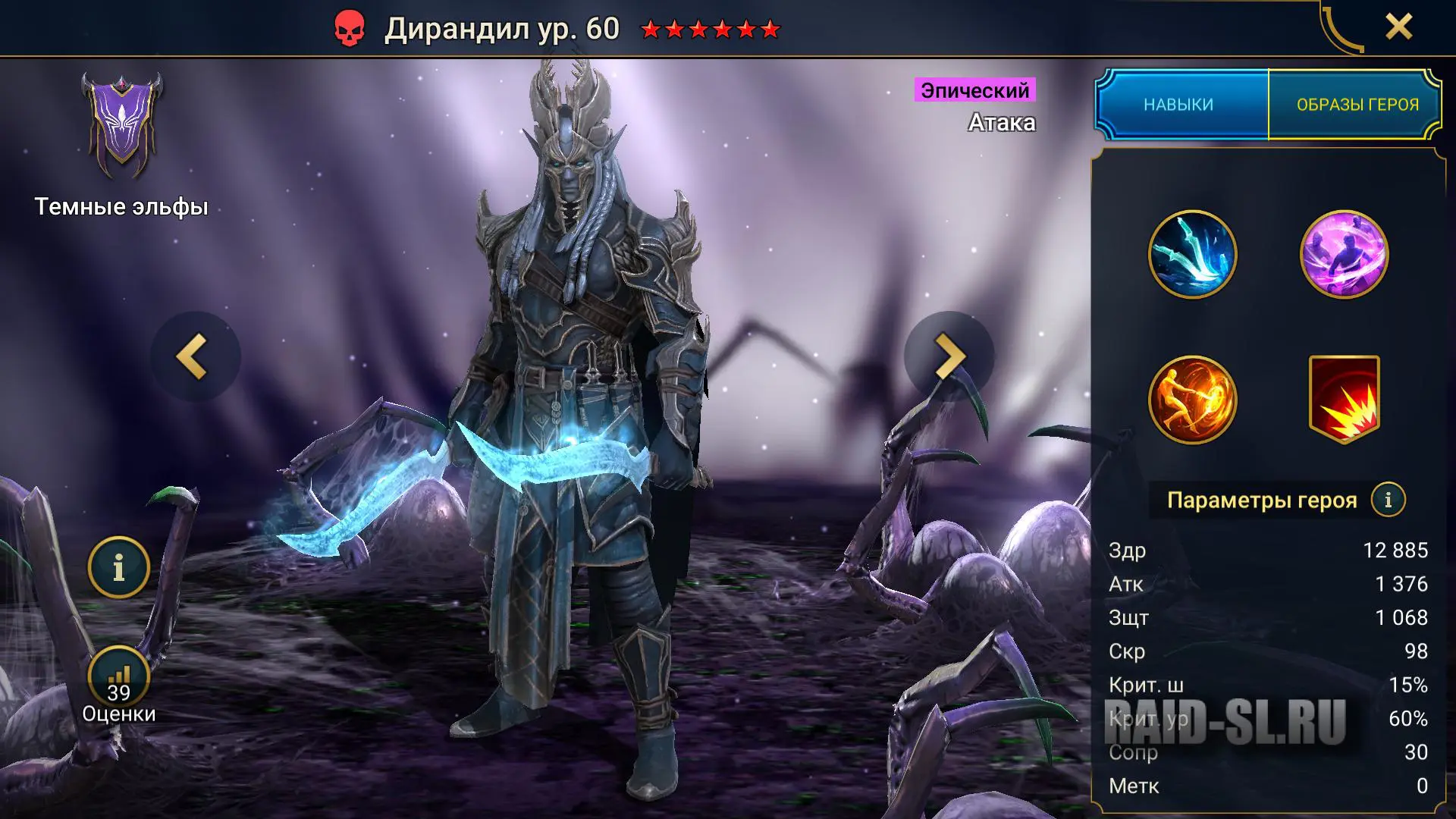This screenshot has height=819, width=1456.
Task: Show the previous hero with left arrow
Action: coord(194,356)
